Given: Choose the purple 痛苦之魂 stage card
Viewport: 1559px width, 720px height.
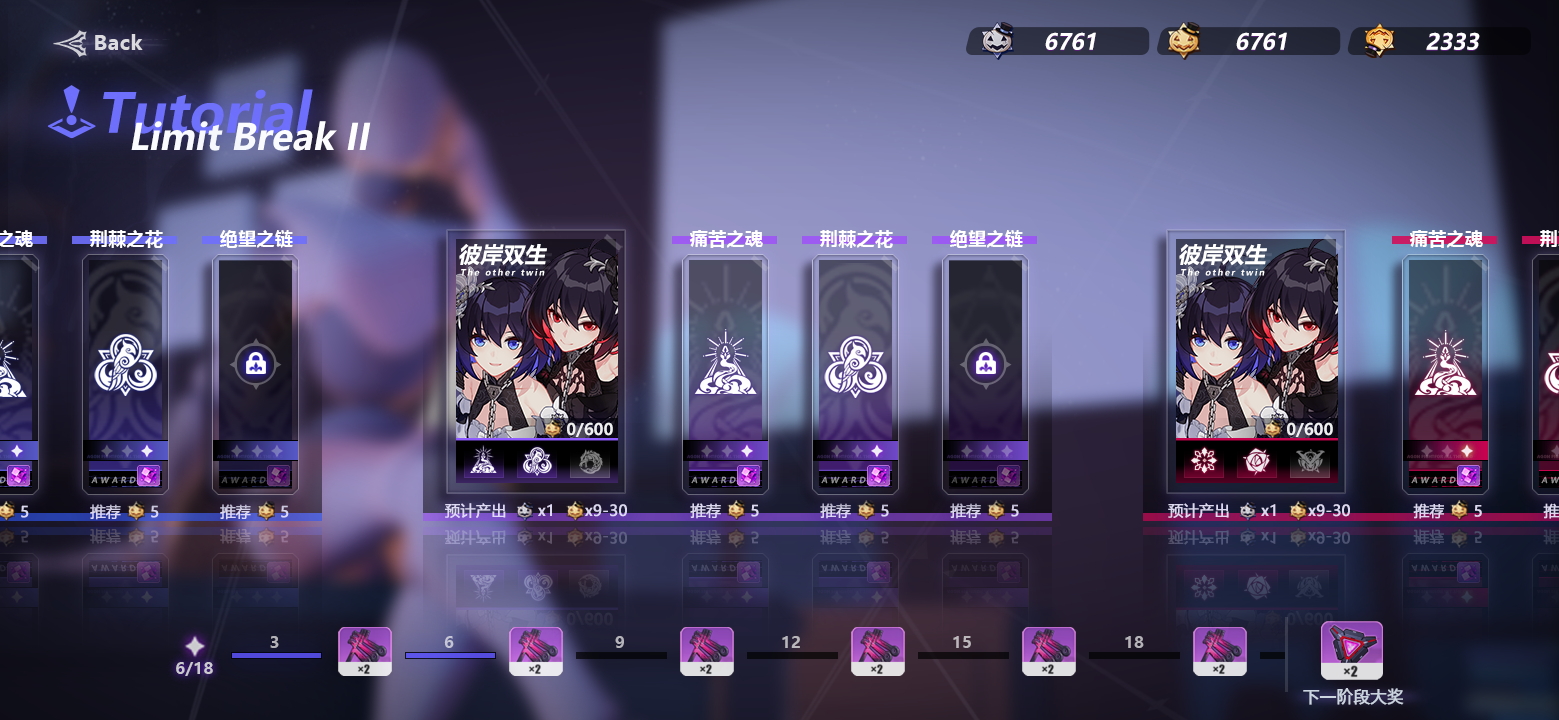Looking at the screenshot, I should click(x=725, y=372).
